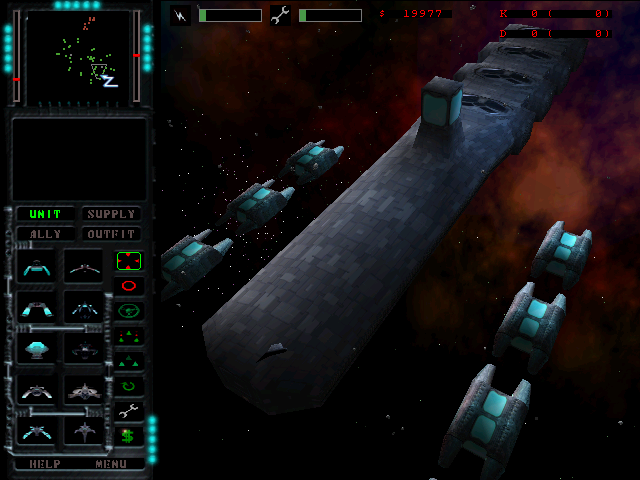Open the game MENU
640x480 pixels.
click(x=111, y=464)
